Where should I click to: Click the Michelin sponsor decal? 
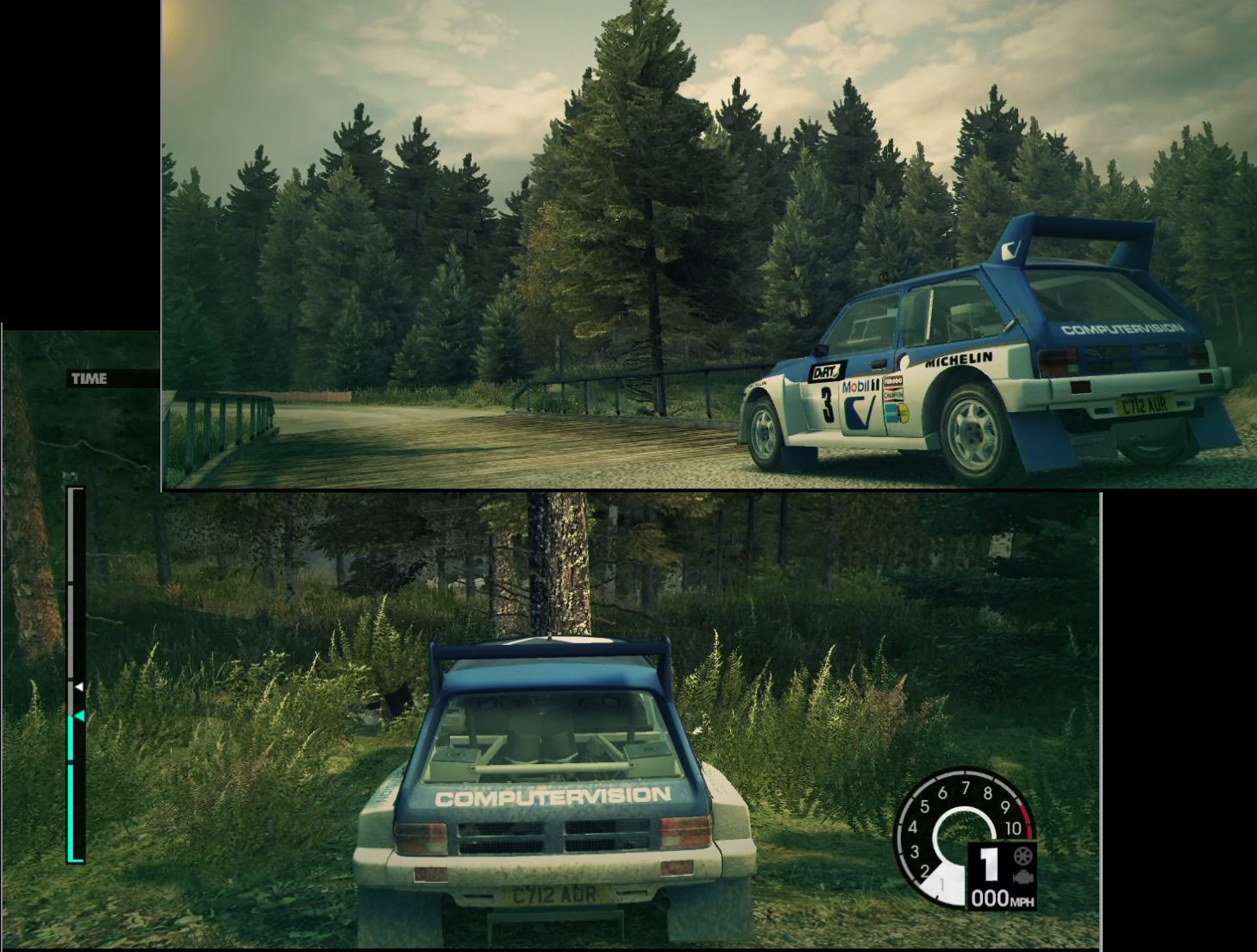[959, 360]
